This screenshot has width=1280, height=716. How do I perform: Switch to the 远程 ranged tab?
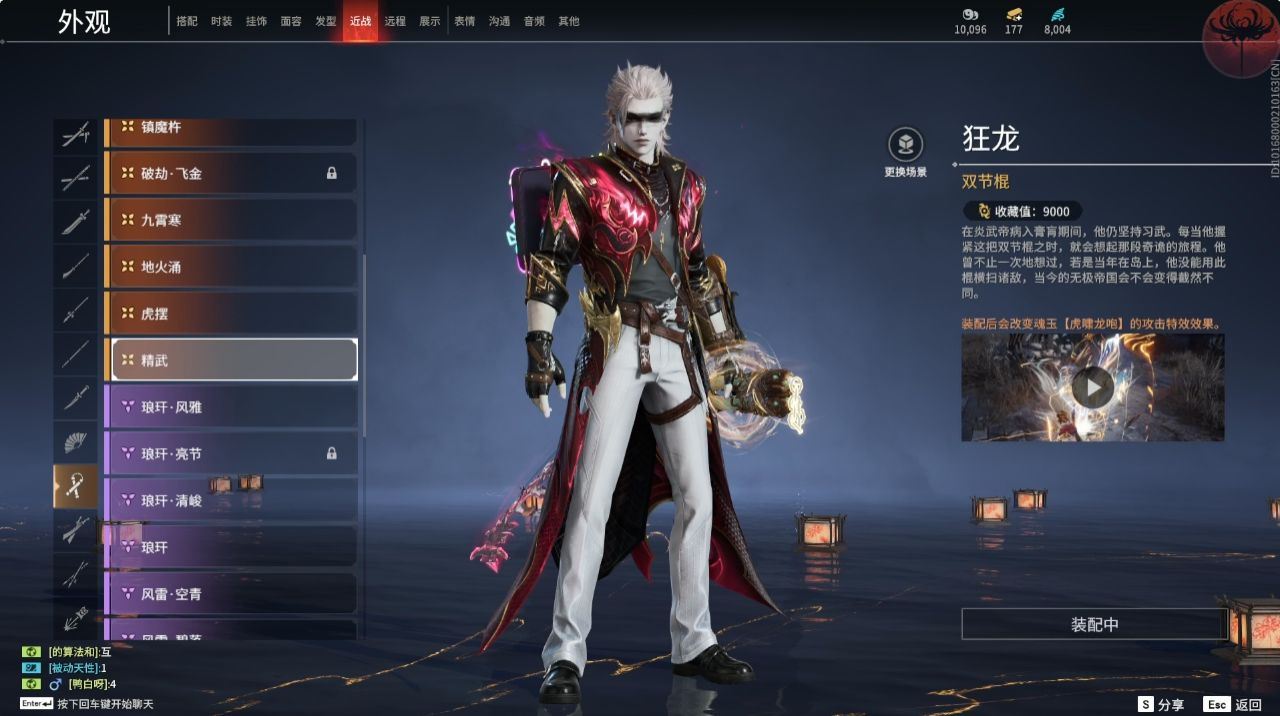click(395, 21)
